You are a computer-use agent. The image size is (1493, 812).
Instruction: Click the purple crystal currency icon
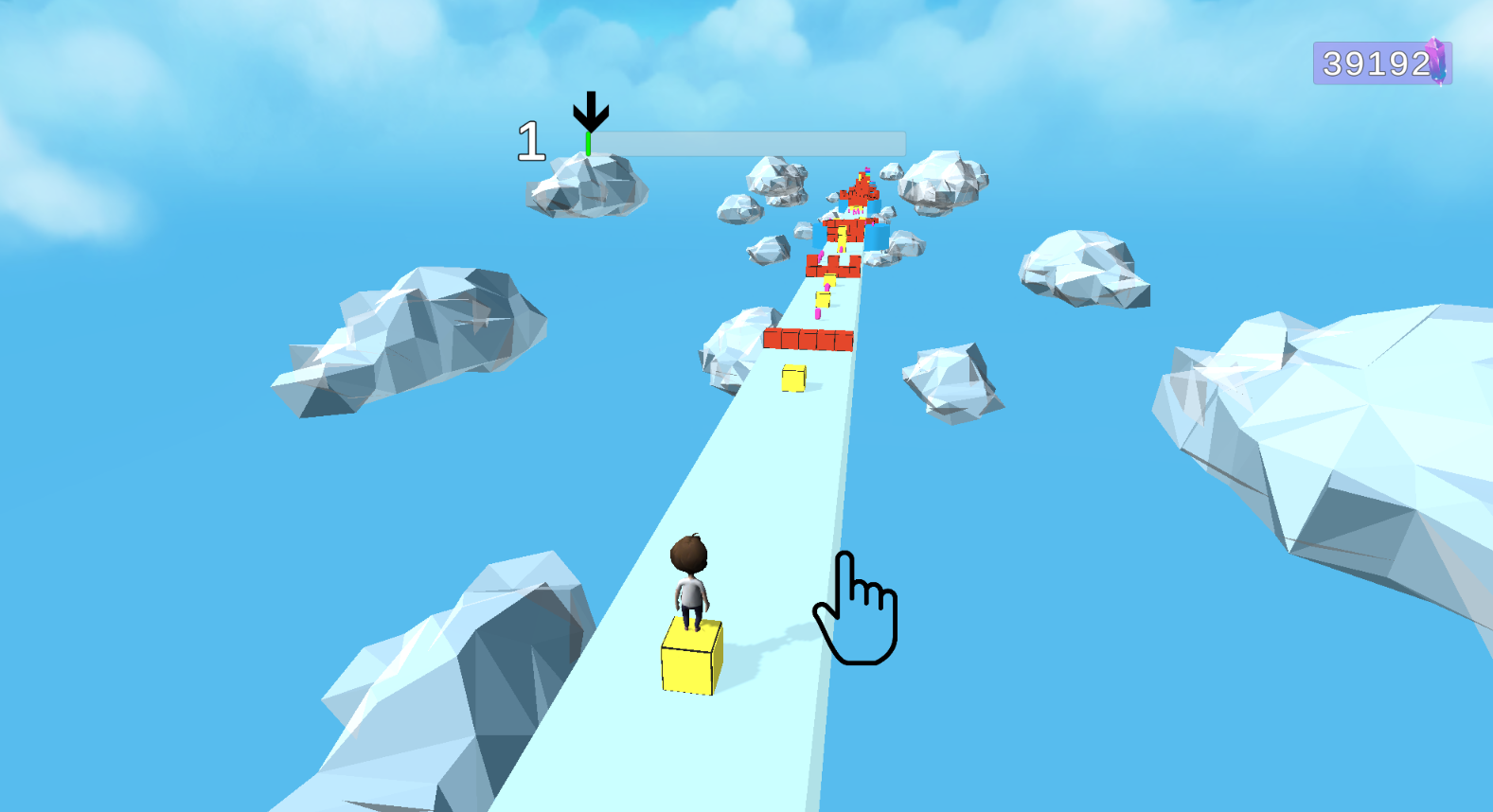pos(1435,62)
